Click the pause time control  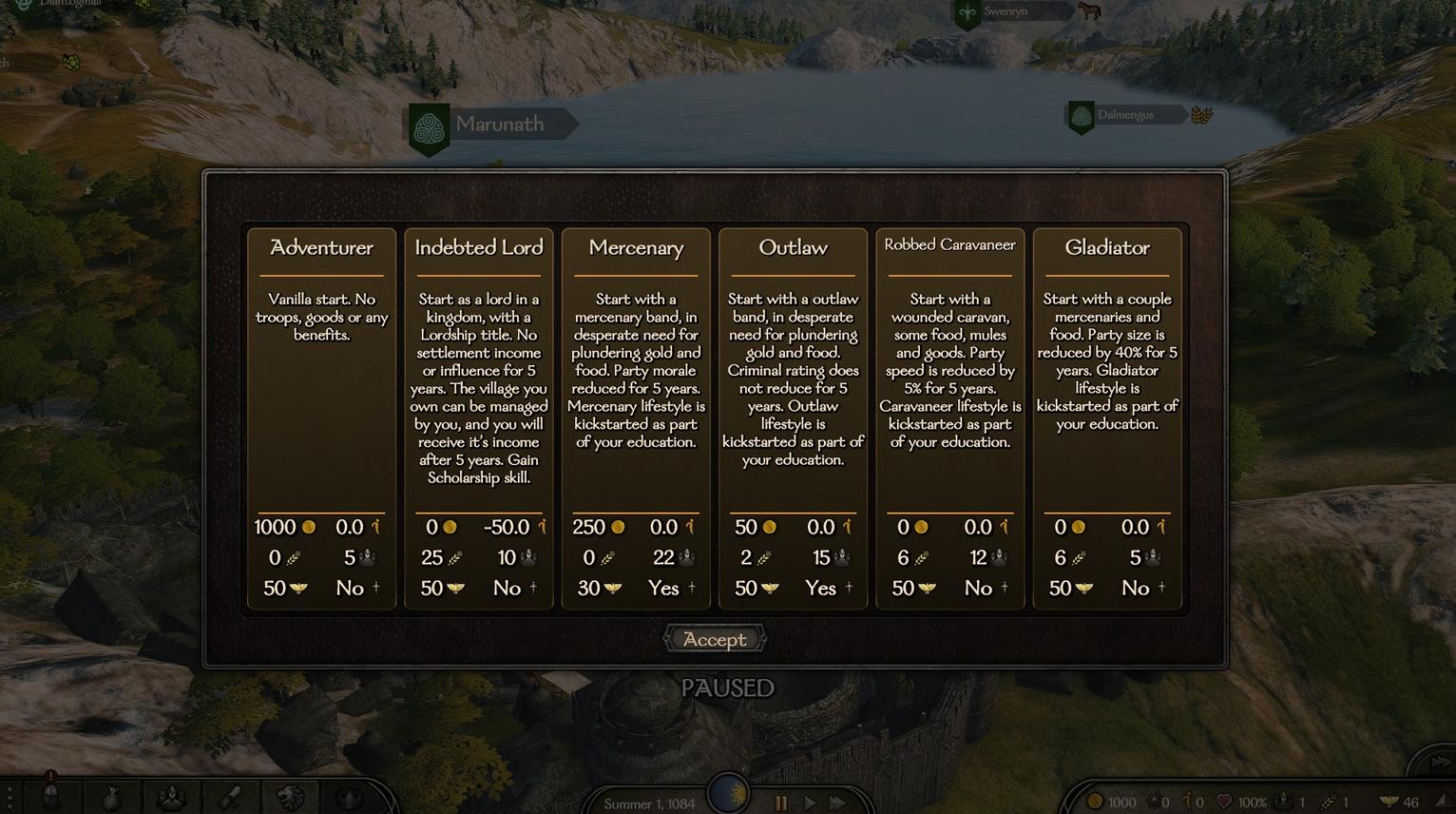(781, 804)
